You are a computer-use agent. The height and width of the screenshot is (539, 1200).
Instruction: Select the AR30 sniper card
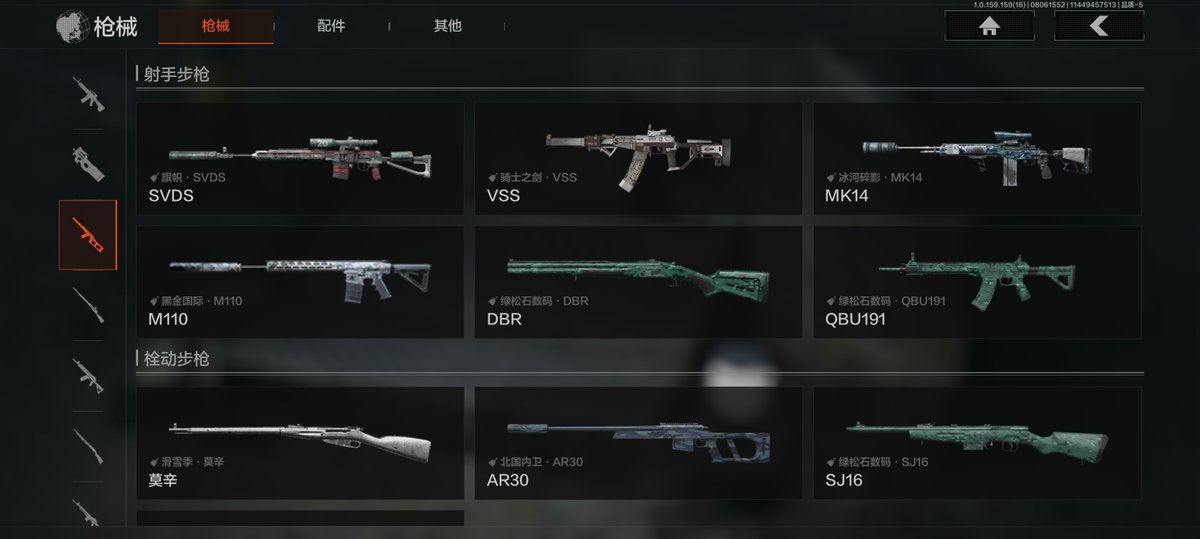click(638, 443)
